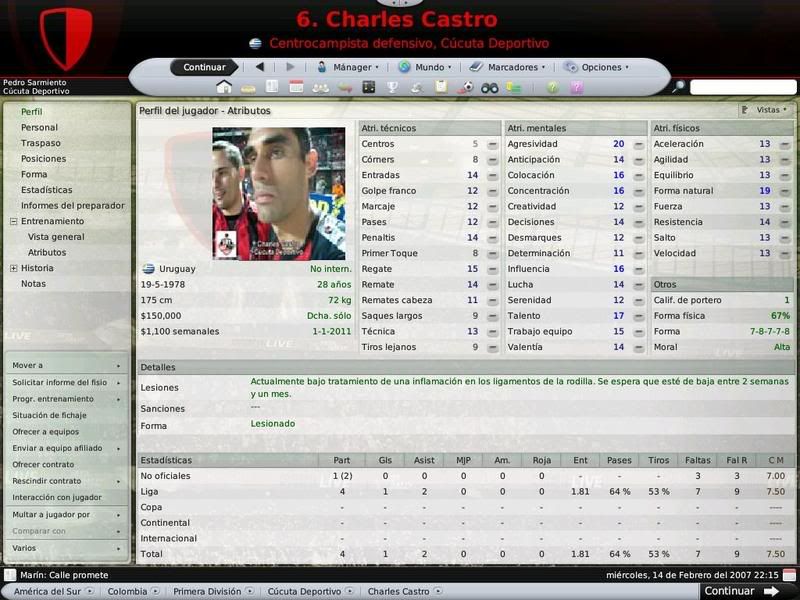Screen dimensions: 800x600
Task: Open the Notas section
Action: click(33, 283)
